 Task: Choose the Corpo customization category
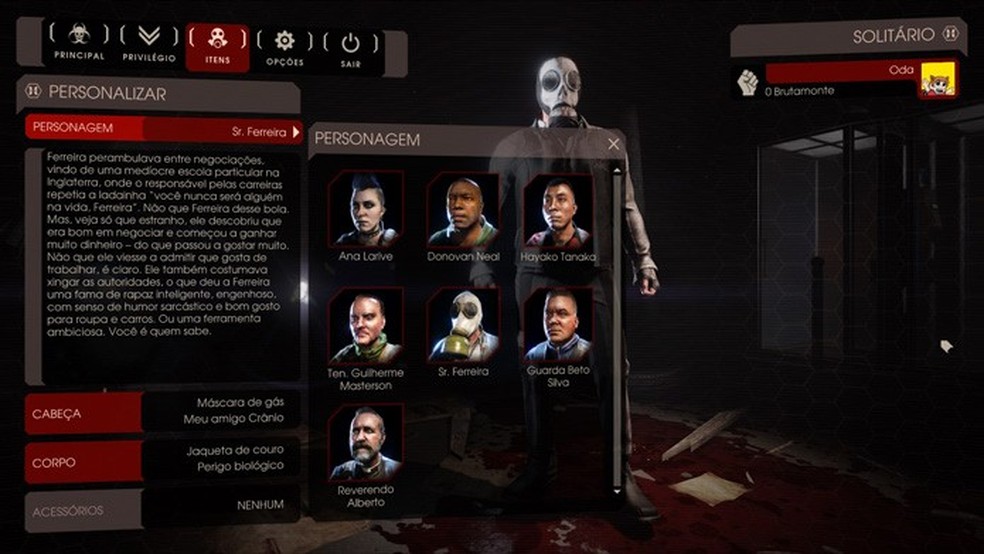click(x=84, y=462)
